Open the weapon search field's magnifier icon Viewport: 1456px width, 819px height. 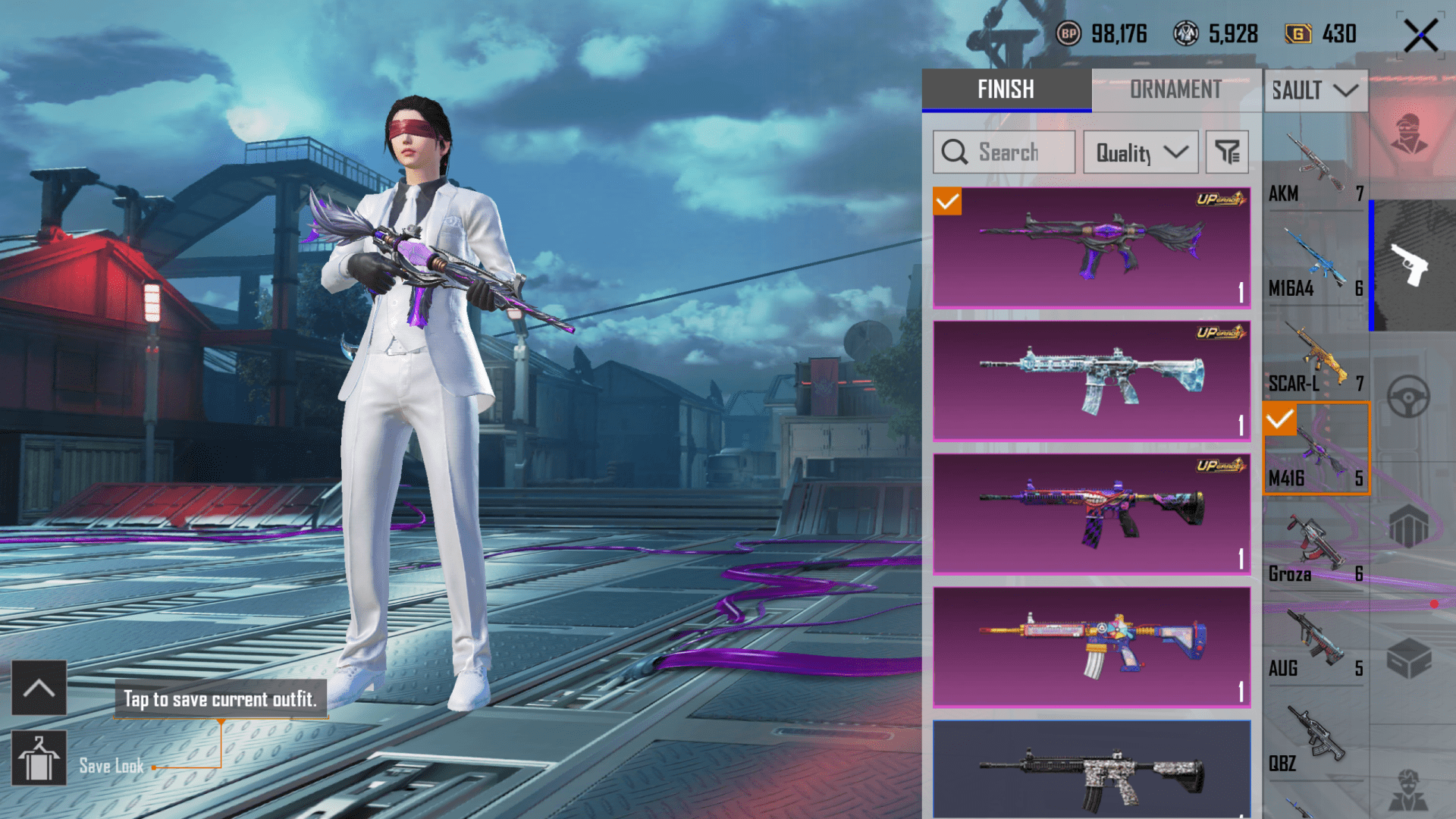[x=953, y=152]
